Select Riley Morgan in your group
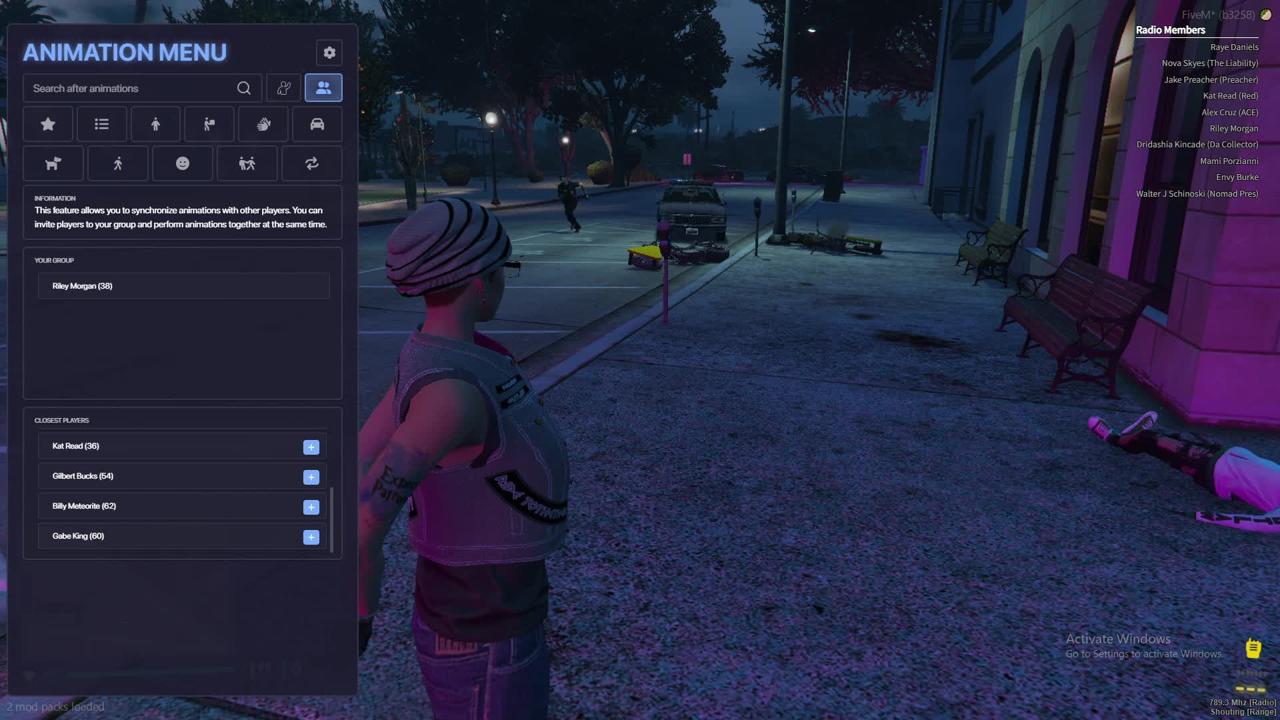The width and height of the screenshot is (1280, 720). (82, 286)
